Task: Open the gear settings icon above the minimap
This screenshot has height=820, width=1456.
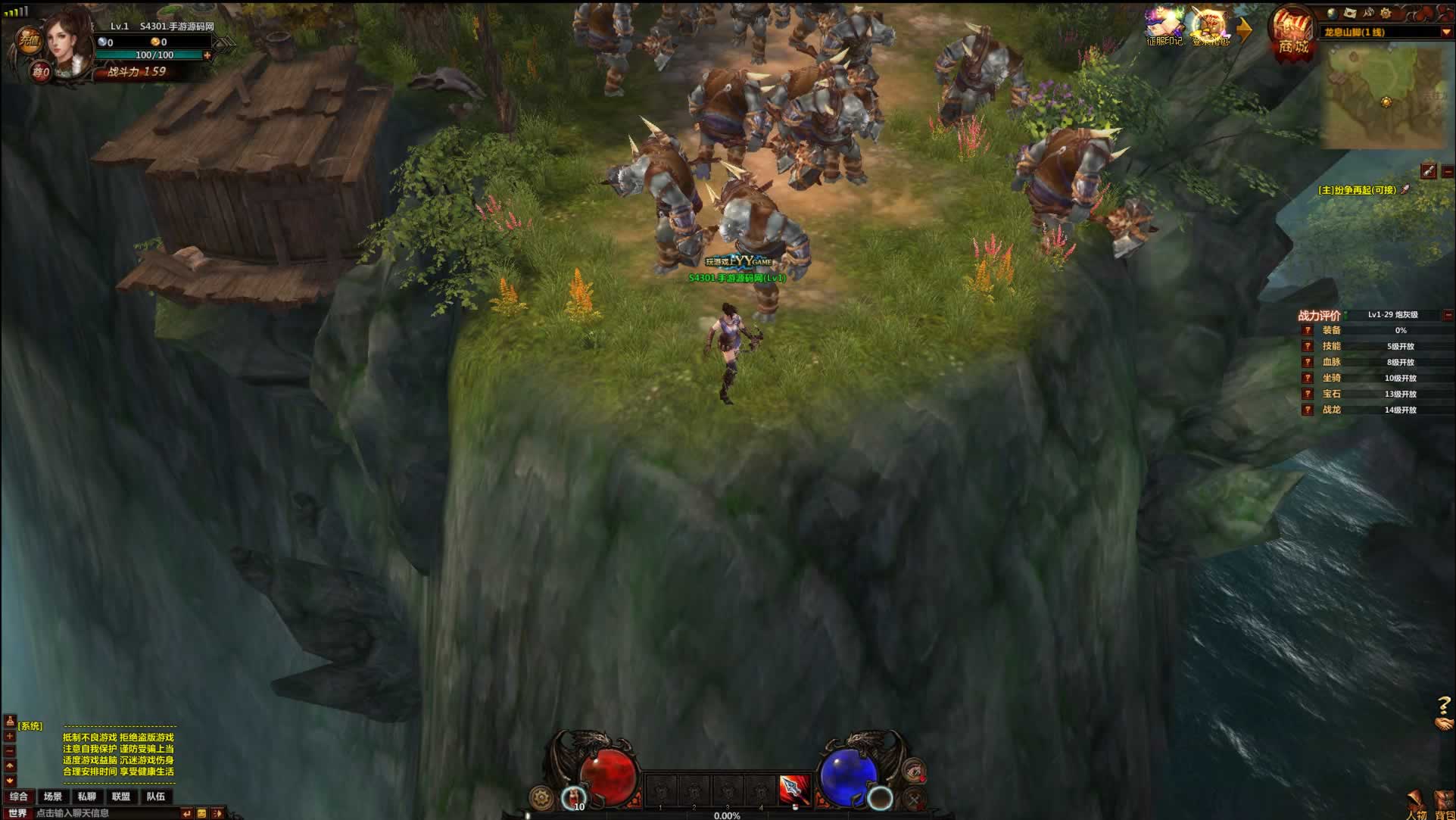Action: pos(1386,13)
